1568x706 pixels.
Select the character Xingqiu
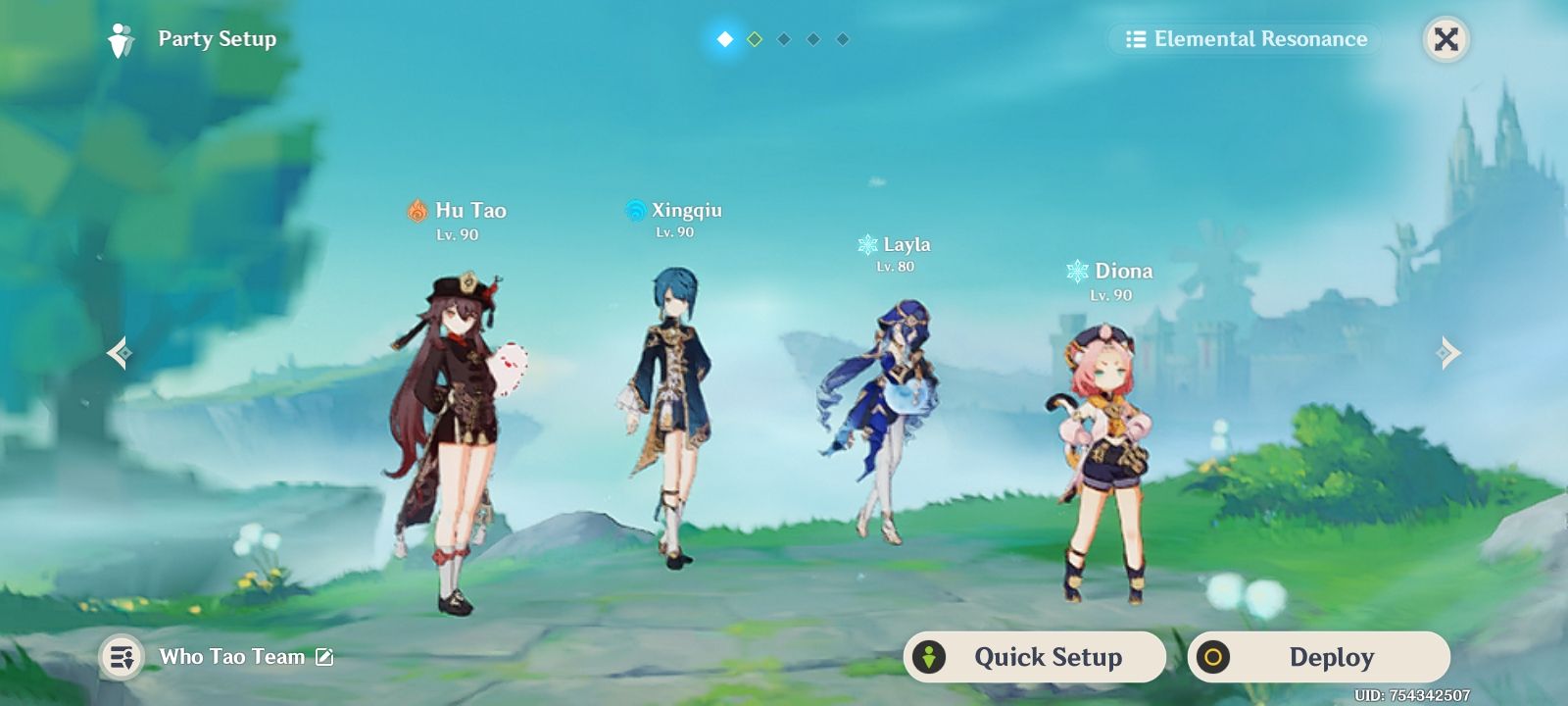pos(676,412)
